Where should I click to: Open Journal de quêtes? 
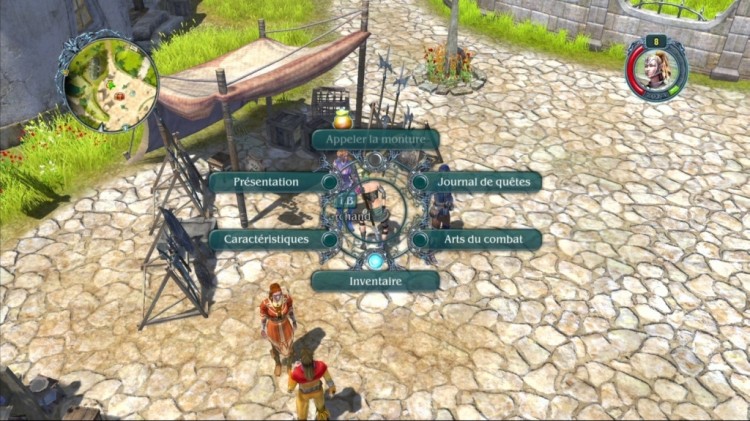[x=483, y=182]
